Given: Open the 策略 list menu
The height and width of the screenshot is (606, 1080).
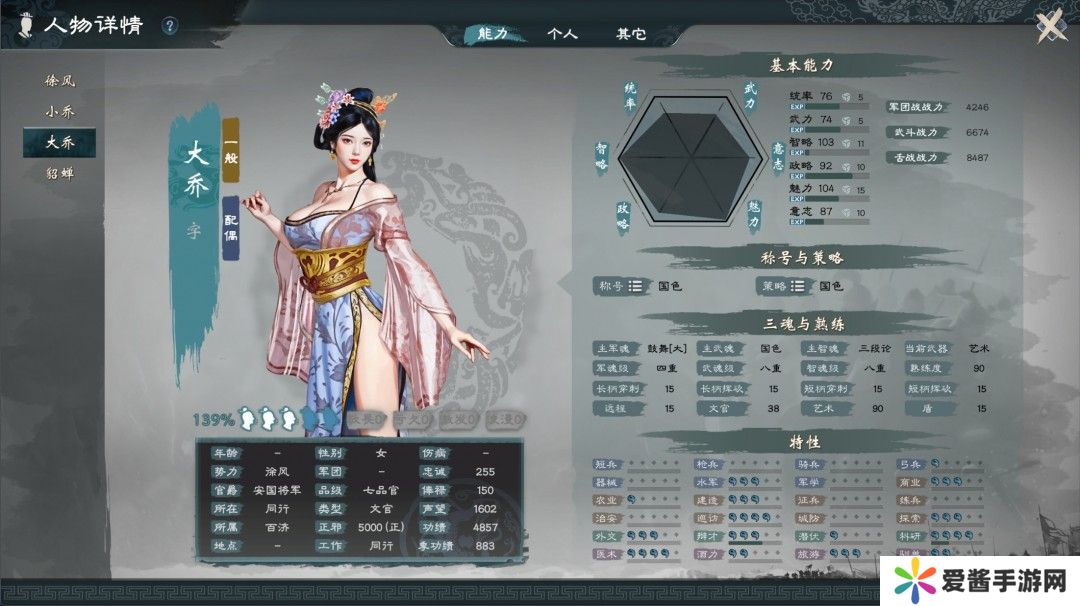Looking at the screenshot, I should pos(798,286).
